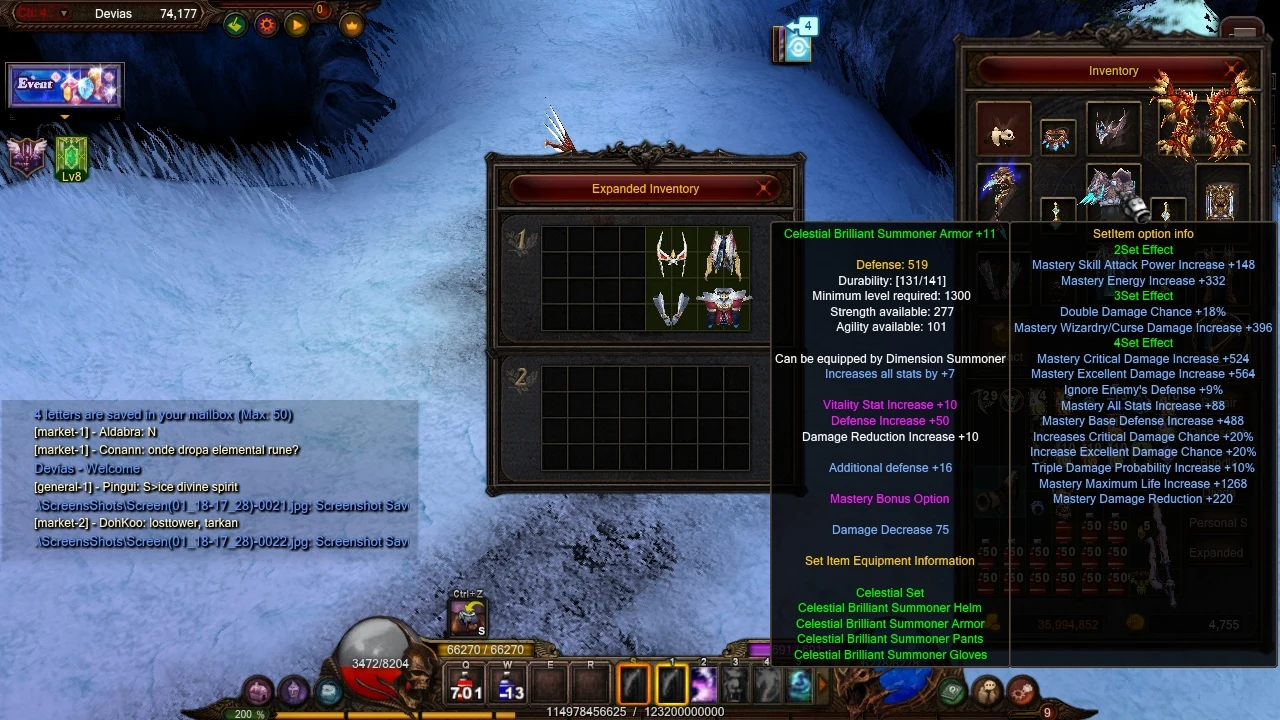The width and height of the screenshot is (1280, 720).
Task: Select the winged shield buff icon
Action: pyautogui.click(x=27, y=157)
